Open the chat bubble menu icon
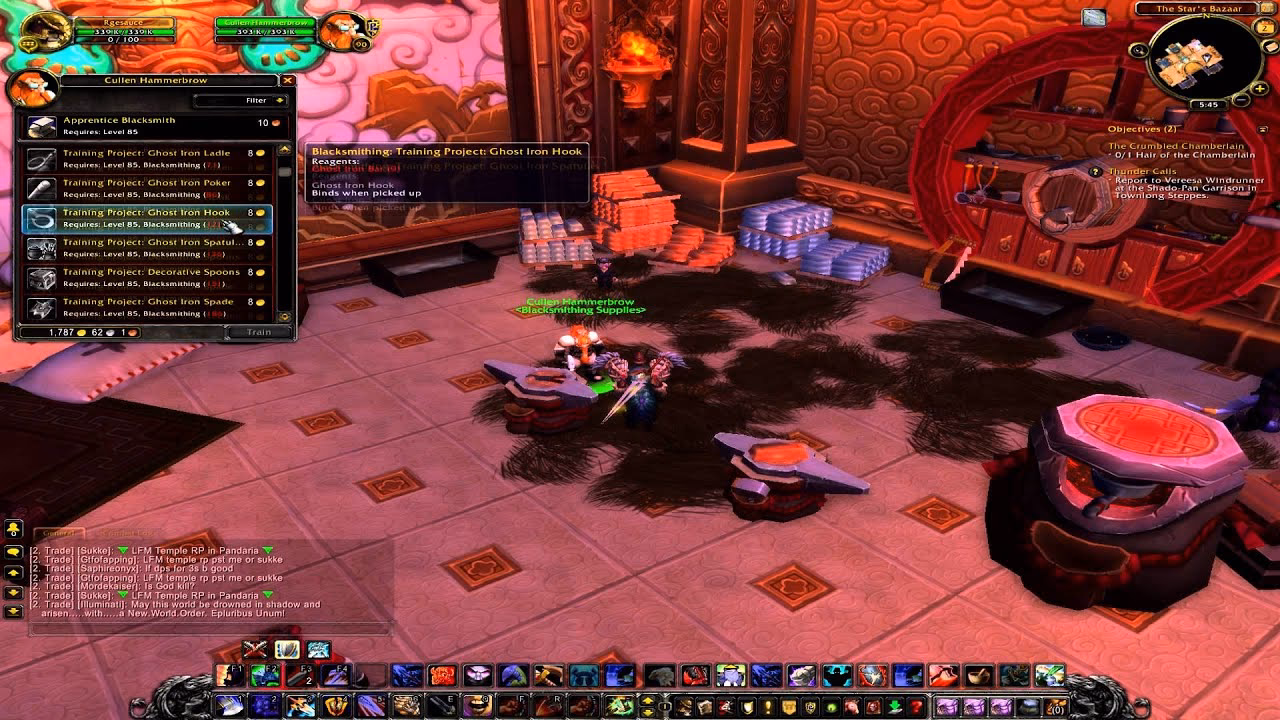 12,551
